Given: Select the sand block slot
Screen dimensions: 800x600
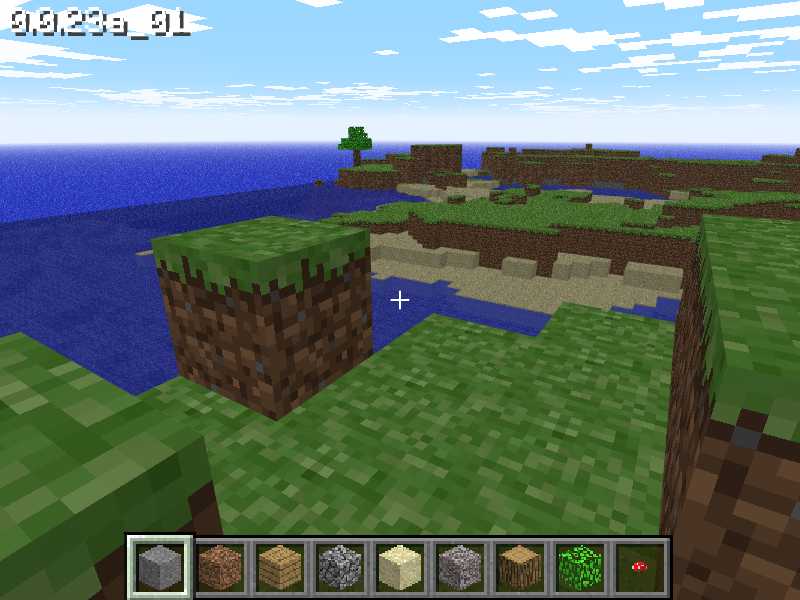Looking at the screenshot, I should coord(399,567).
